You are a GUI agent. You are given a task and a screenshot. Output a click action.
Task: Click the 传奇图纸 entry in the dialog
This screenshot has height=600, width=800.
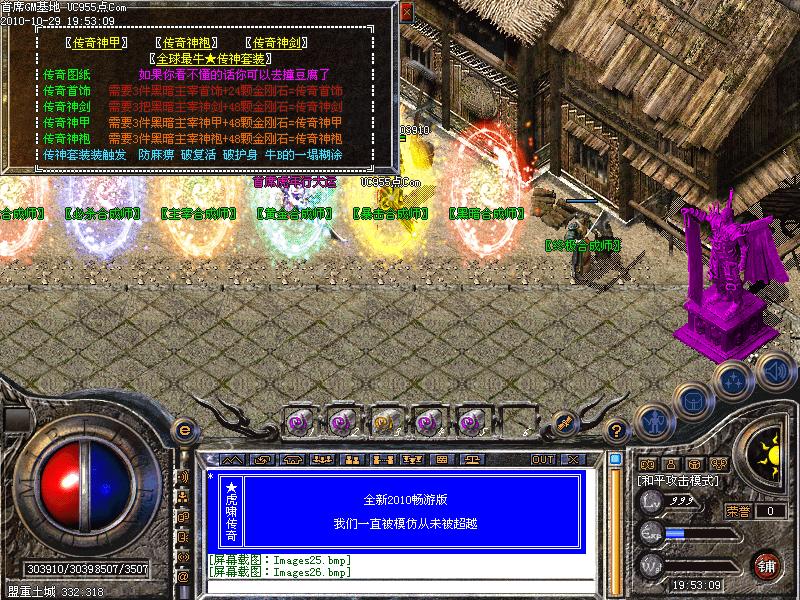click(x=67, y=75)
